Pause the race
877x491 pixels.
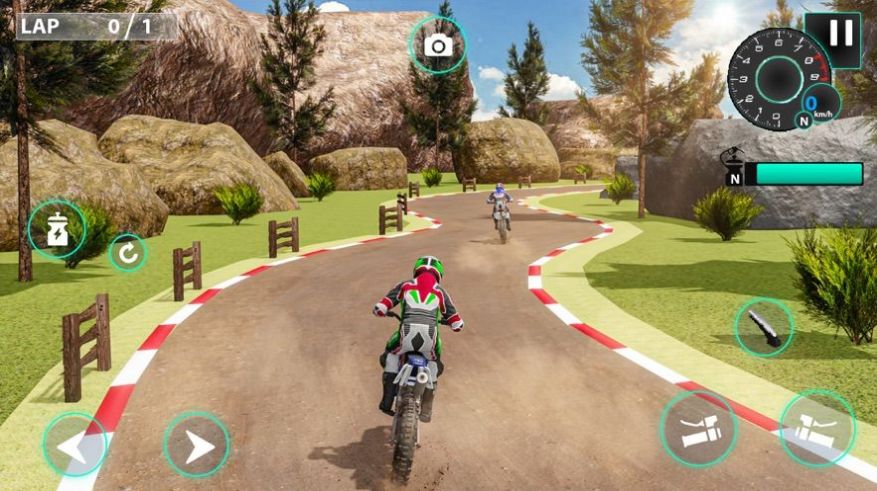point(841,34)
